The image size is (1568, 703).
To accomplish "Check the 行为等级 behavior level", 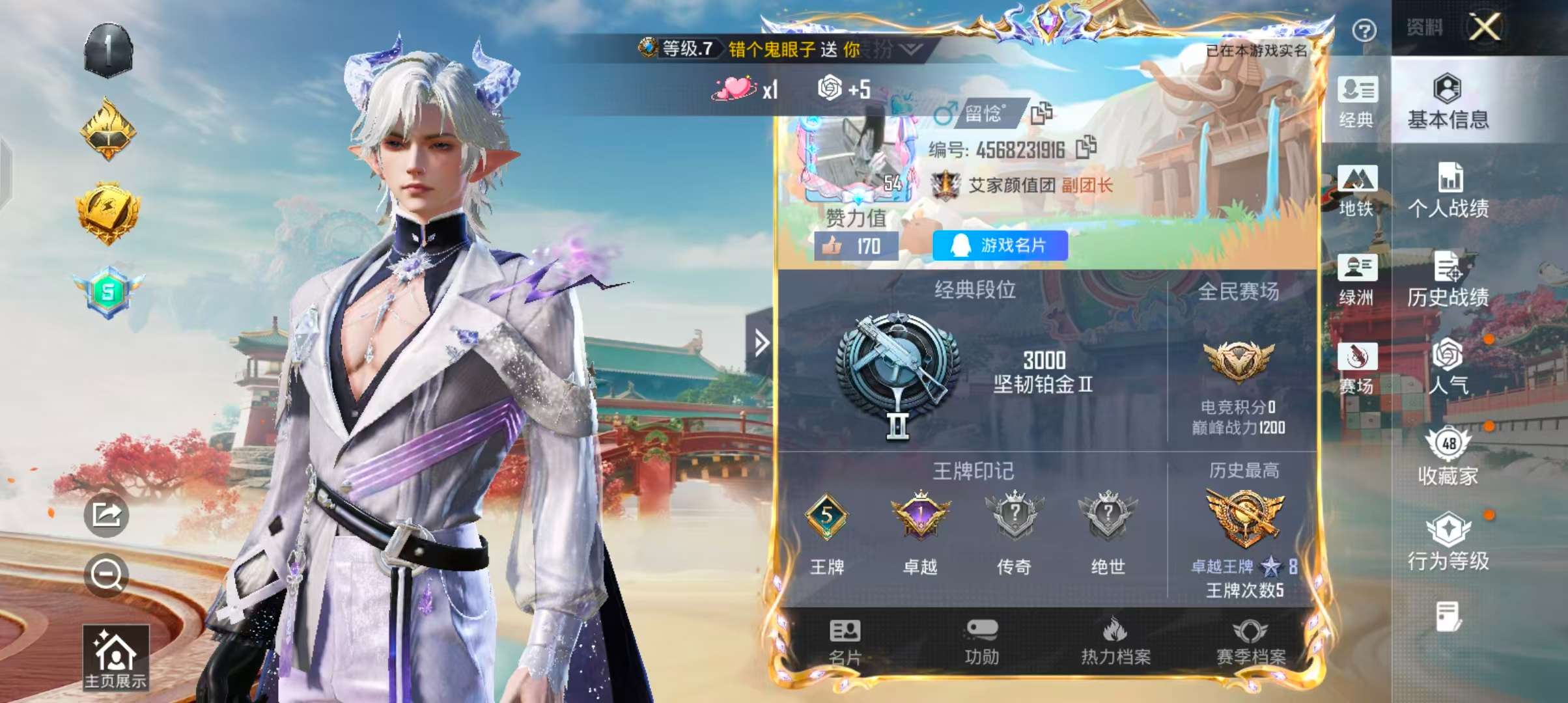I will [x=1448, y=542].
